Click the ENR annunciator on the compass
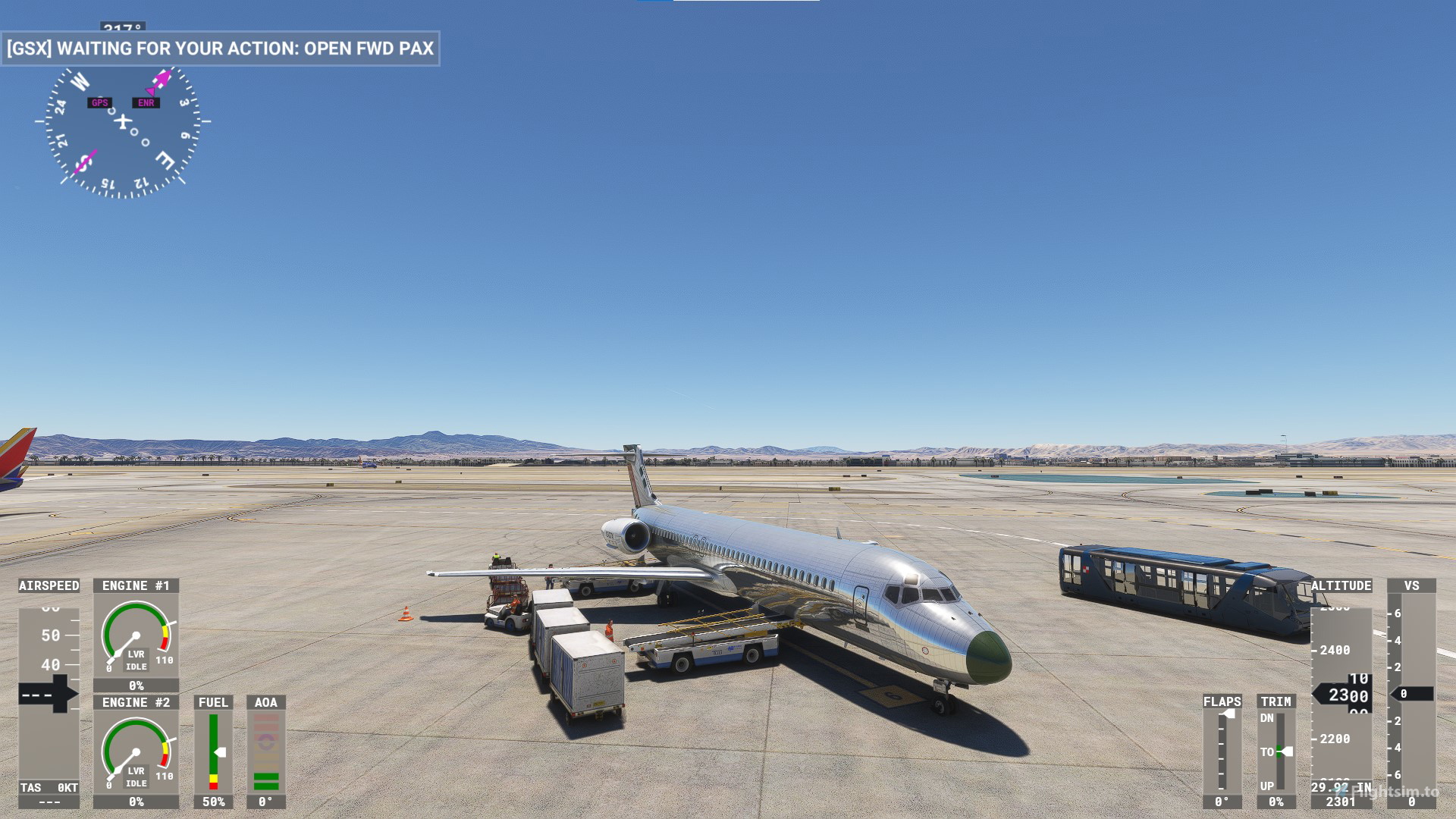Screen dimensions: 1456x819 point(146,102)
